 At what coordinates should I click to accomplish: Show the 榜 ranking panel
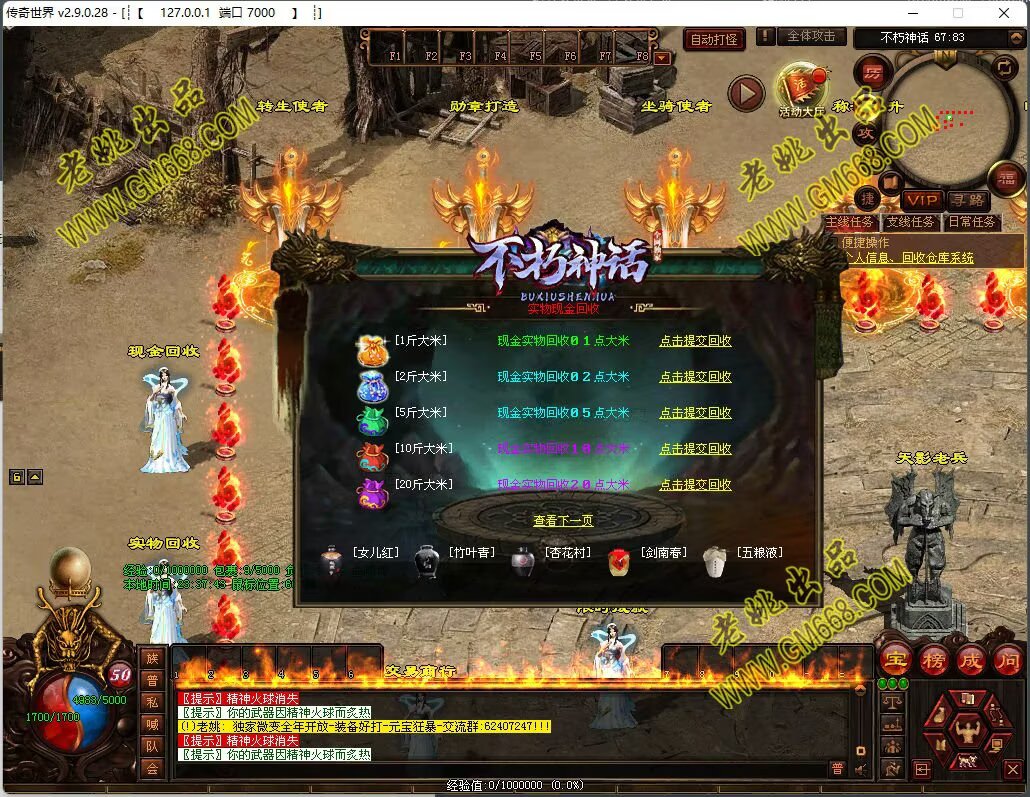933,659
